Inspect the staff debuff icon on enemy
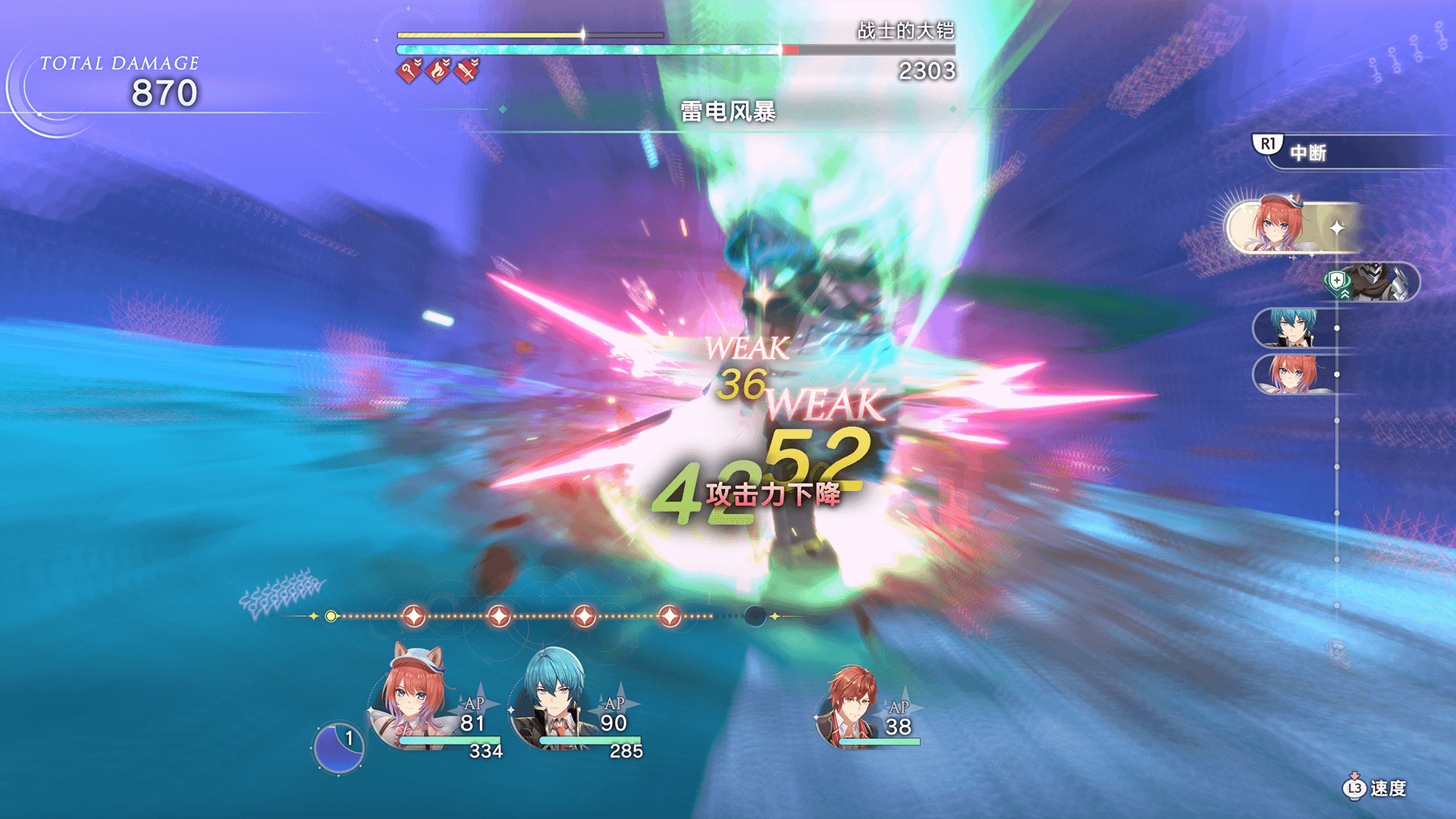Image resolution: width=1456 pixels, height=819 pixels. click(409, 71)
